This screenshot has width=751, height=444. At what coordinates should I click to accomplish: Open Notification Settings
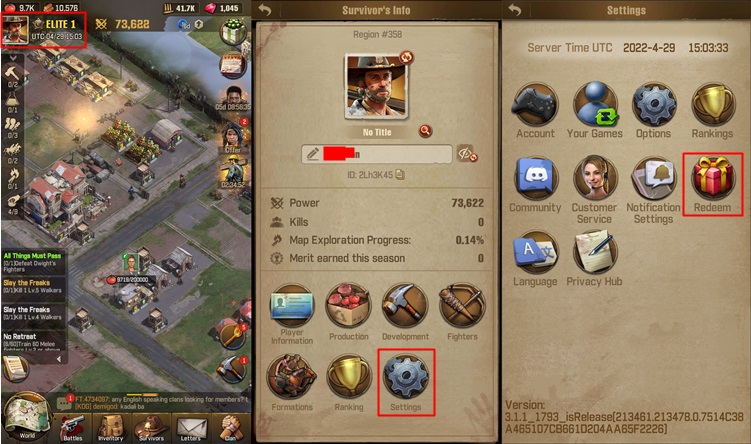click(x=653, y=178)
